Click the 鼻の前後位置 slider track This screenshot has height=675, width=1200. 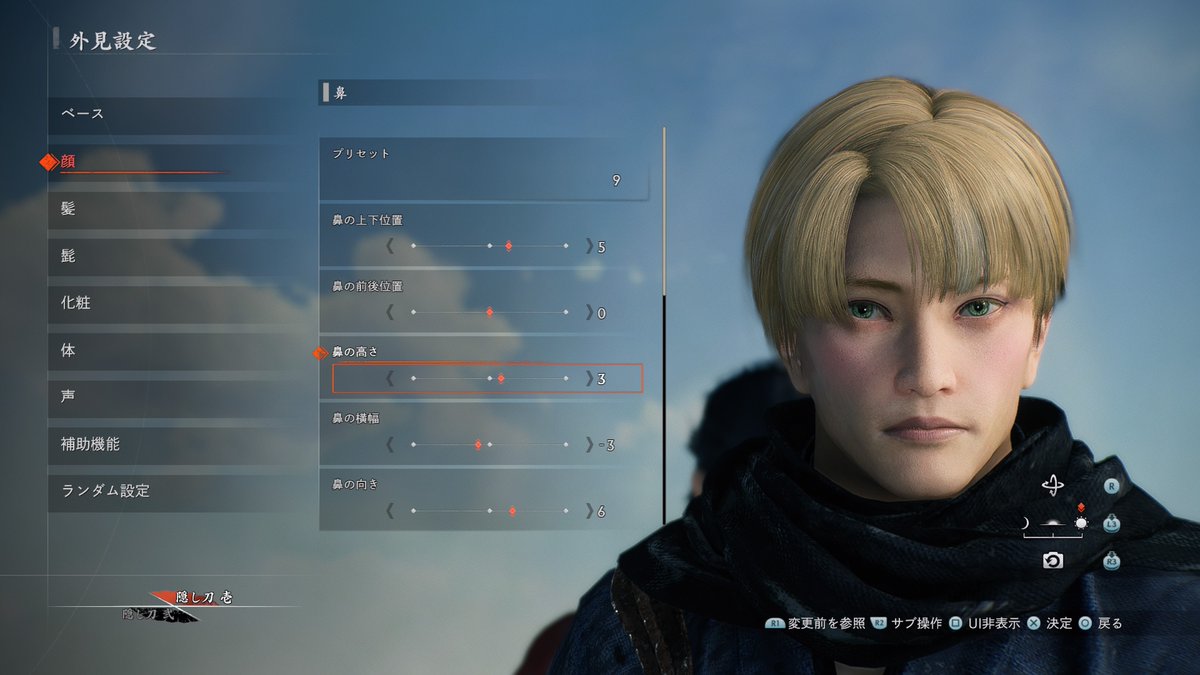tap(489, 313)
